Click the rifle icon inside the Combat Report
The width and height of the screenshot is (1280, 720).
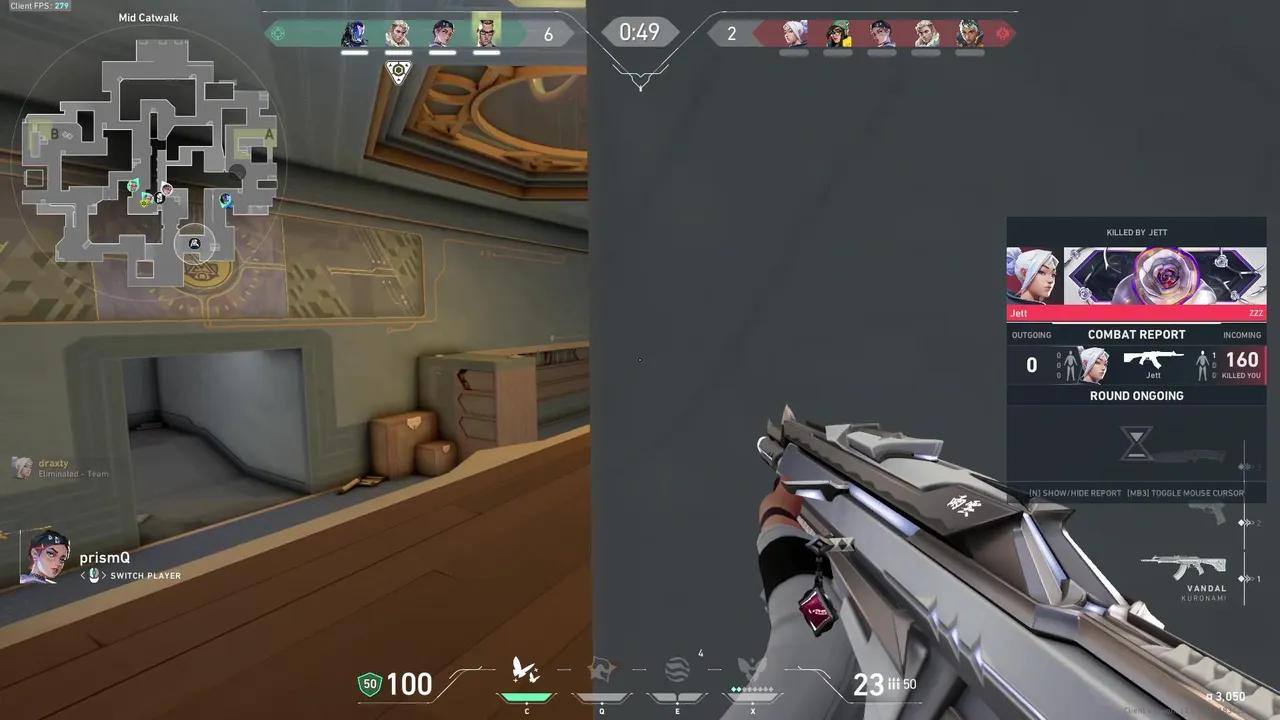(1155, 358)
